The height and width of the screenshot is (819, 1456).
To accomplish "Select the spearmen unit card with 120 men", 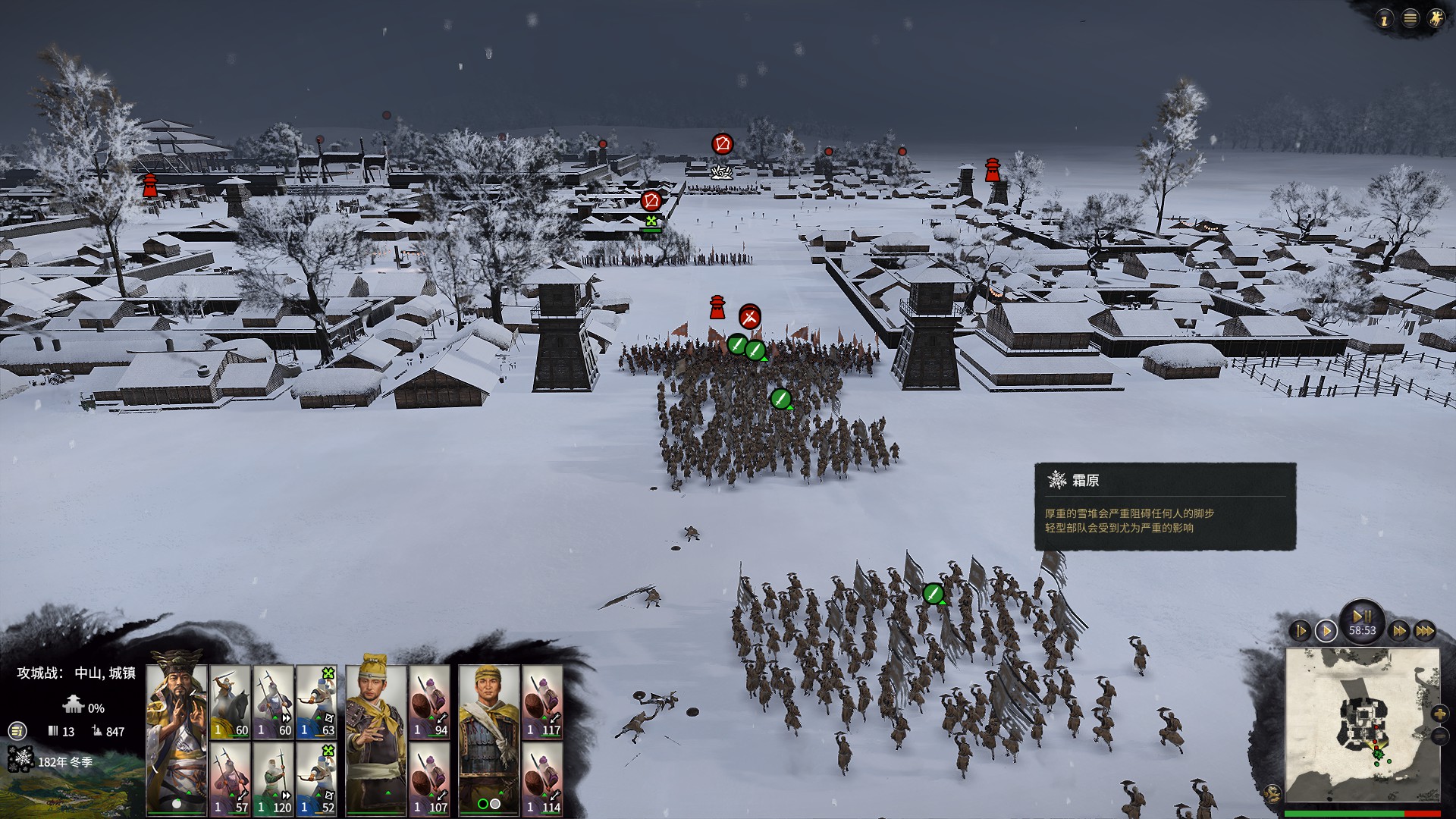I will (x=273, y=778).
